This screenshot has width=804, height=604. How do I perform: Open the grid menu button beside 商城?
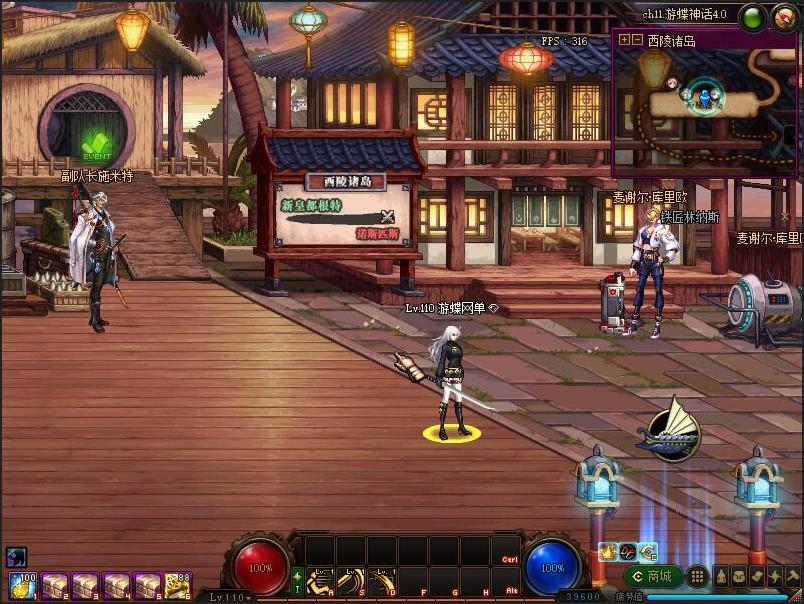(x=698, y=576)
